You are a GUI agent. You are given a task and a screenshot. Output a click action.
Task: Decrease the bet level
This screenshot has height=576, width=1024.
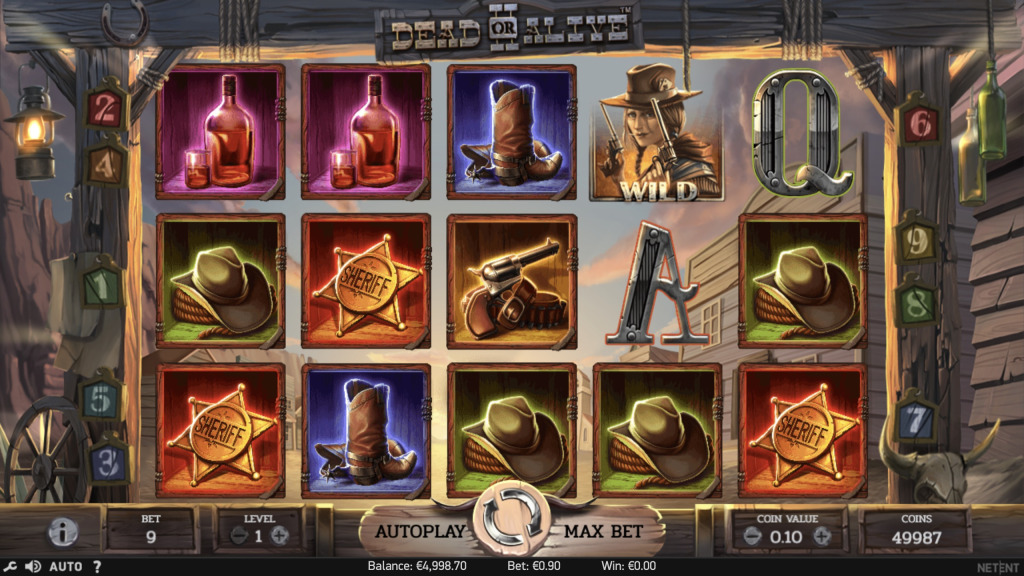pos(238,535)
